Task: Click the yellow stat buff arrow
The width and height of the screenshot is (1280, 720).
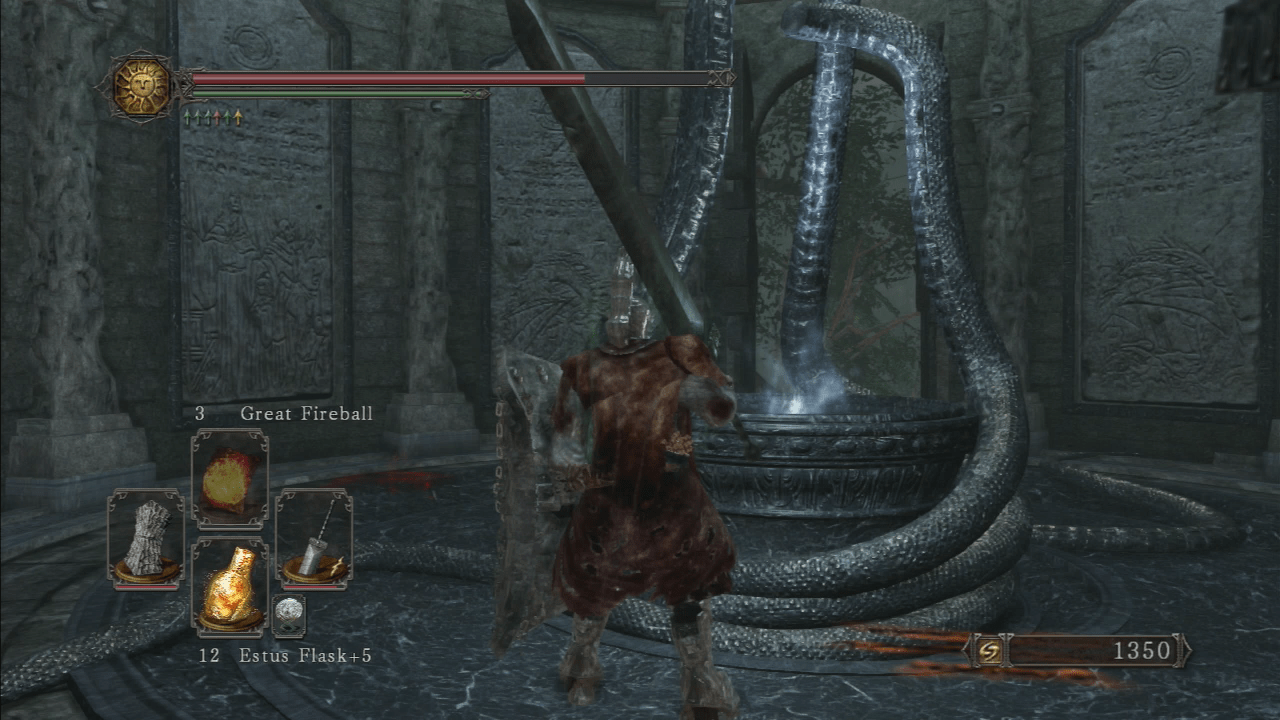Action: pos(238,116)
